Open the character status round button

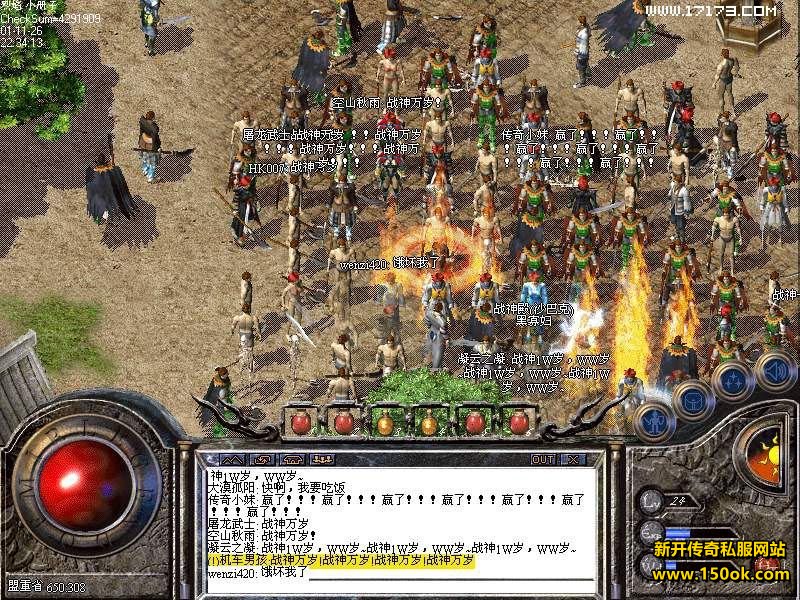pyautogui.click(x=654, y=420)
